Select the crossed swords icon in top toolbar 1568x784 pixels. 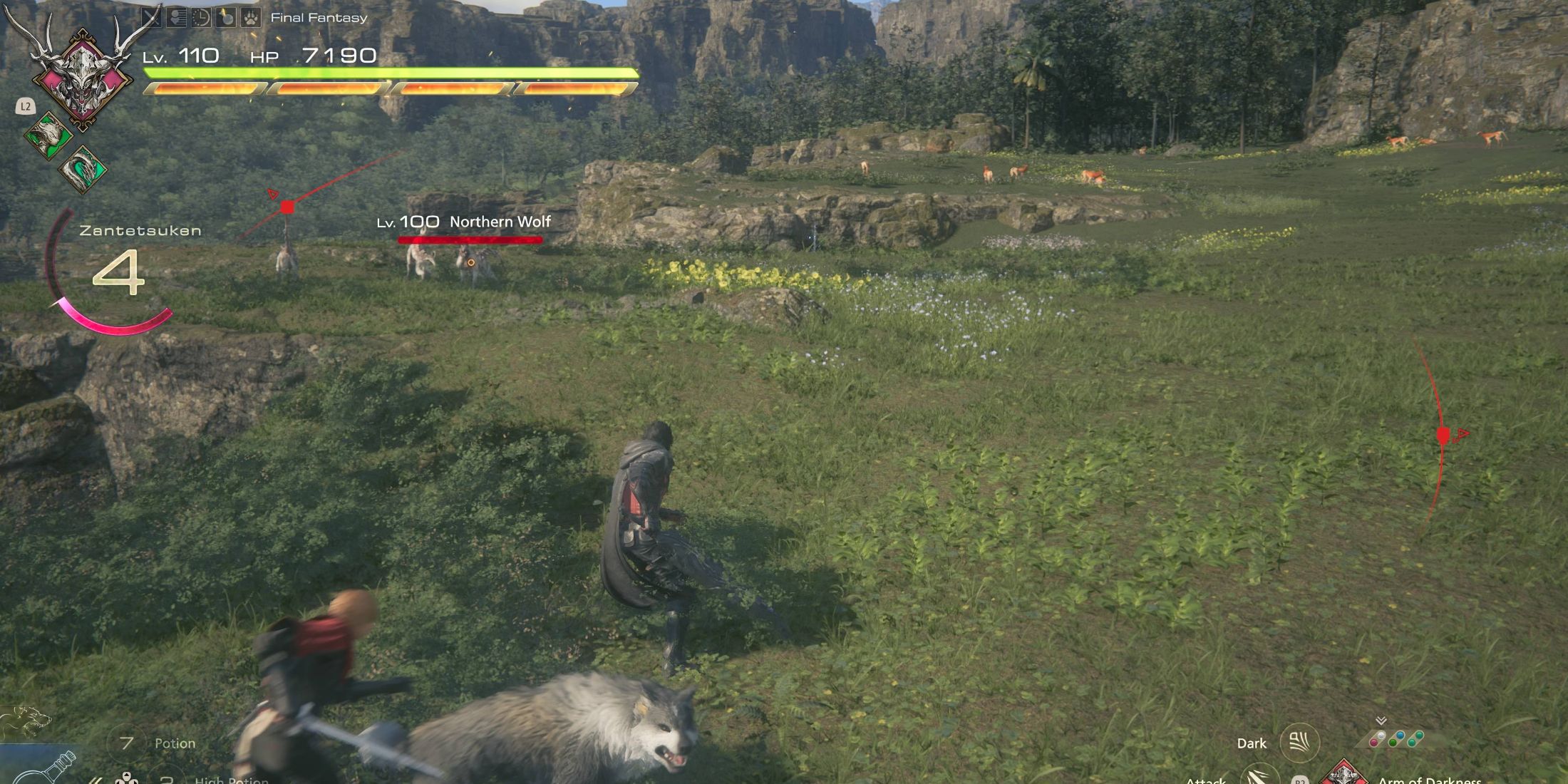coord(150,16)
